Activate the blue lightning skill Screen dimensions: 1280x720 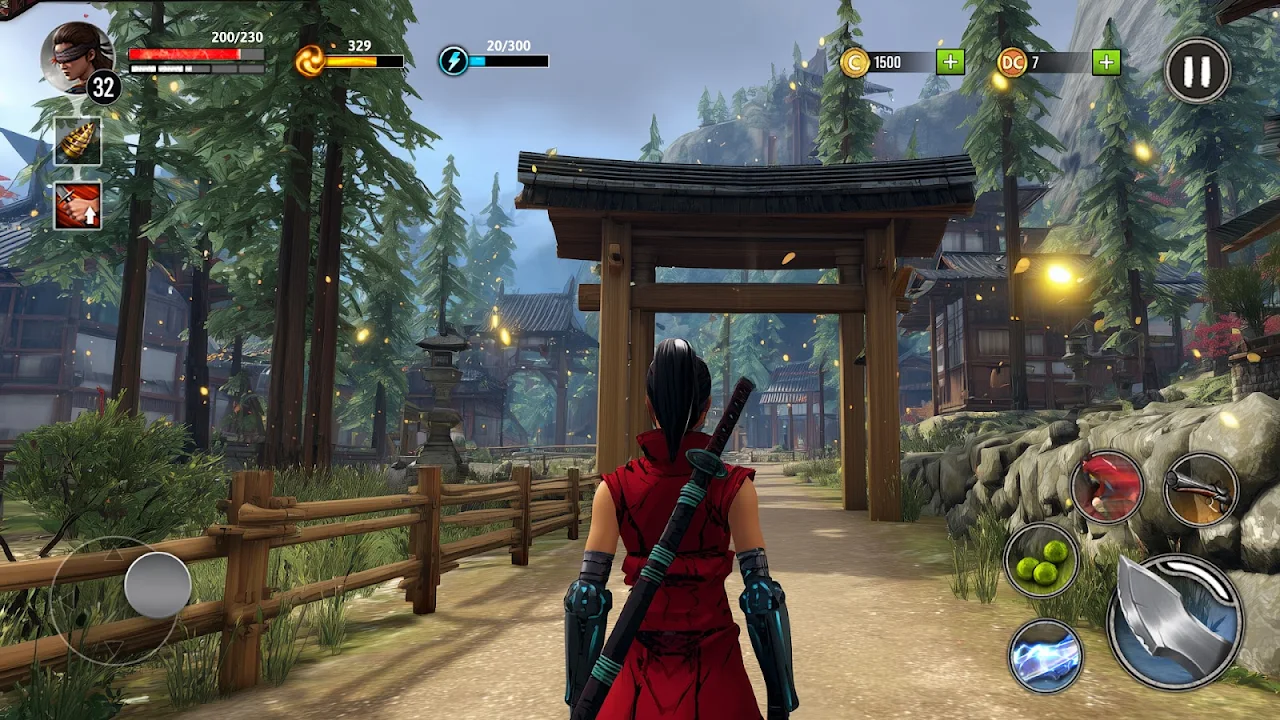coord(1045,656)
